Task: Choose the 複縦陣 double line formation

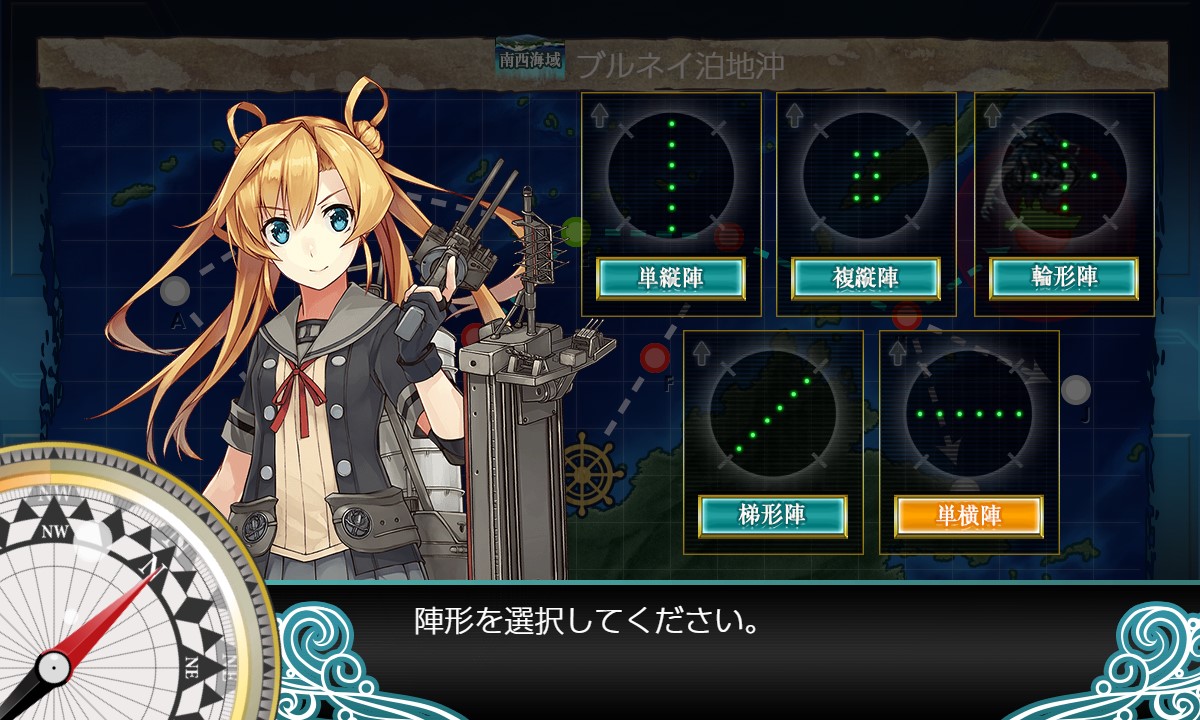Action: coord(866,278)
